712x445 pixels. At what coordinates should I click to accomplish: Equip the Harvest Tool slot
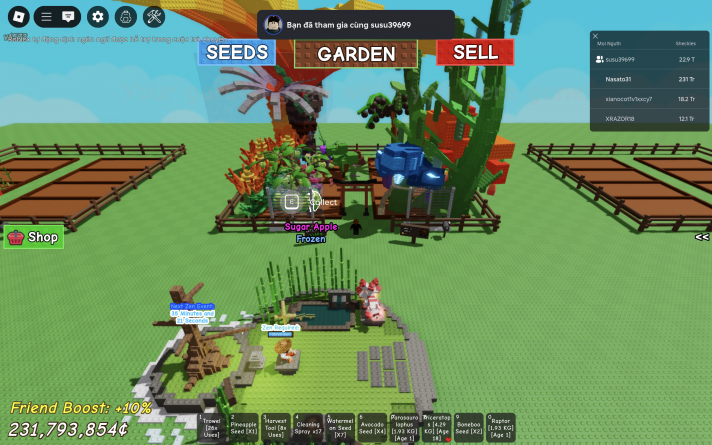276,428
